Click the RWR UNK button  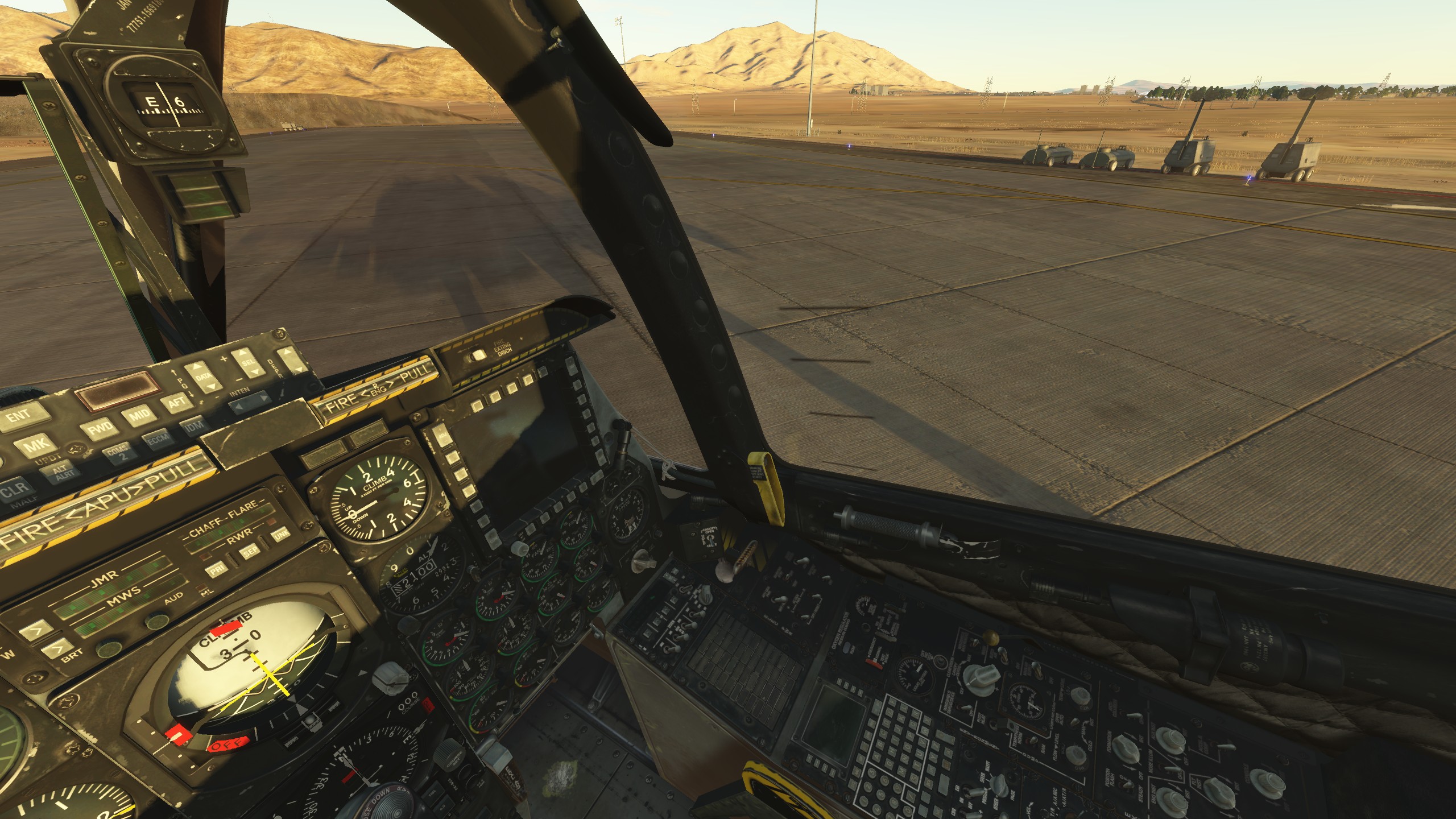281,535
